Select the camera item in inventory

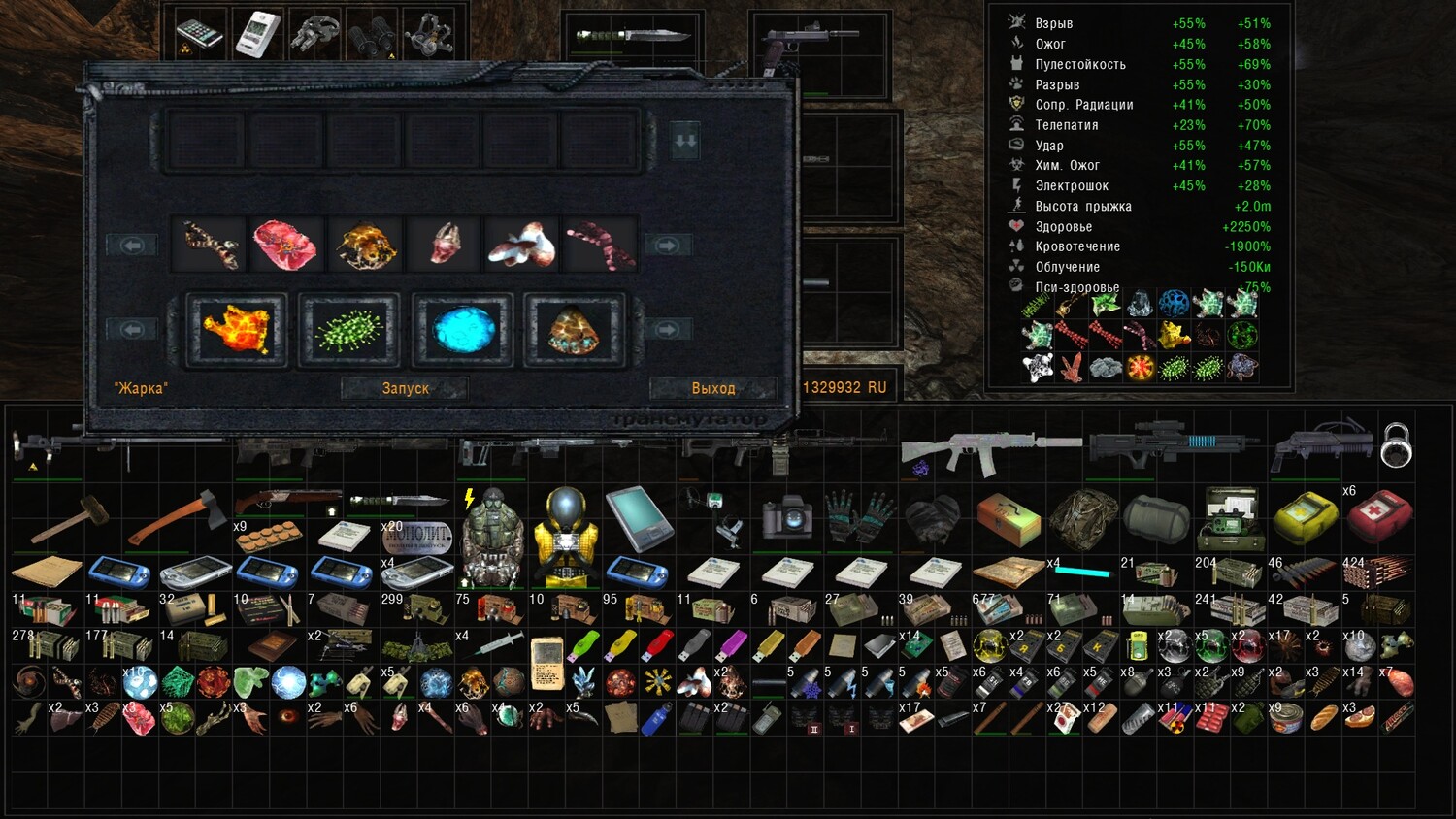[x=787, y=516]
